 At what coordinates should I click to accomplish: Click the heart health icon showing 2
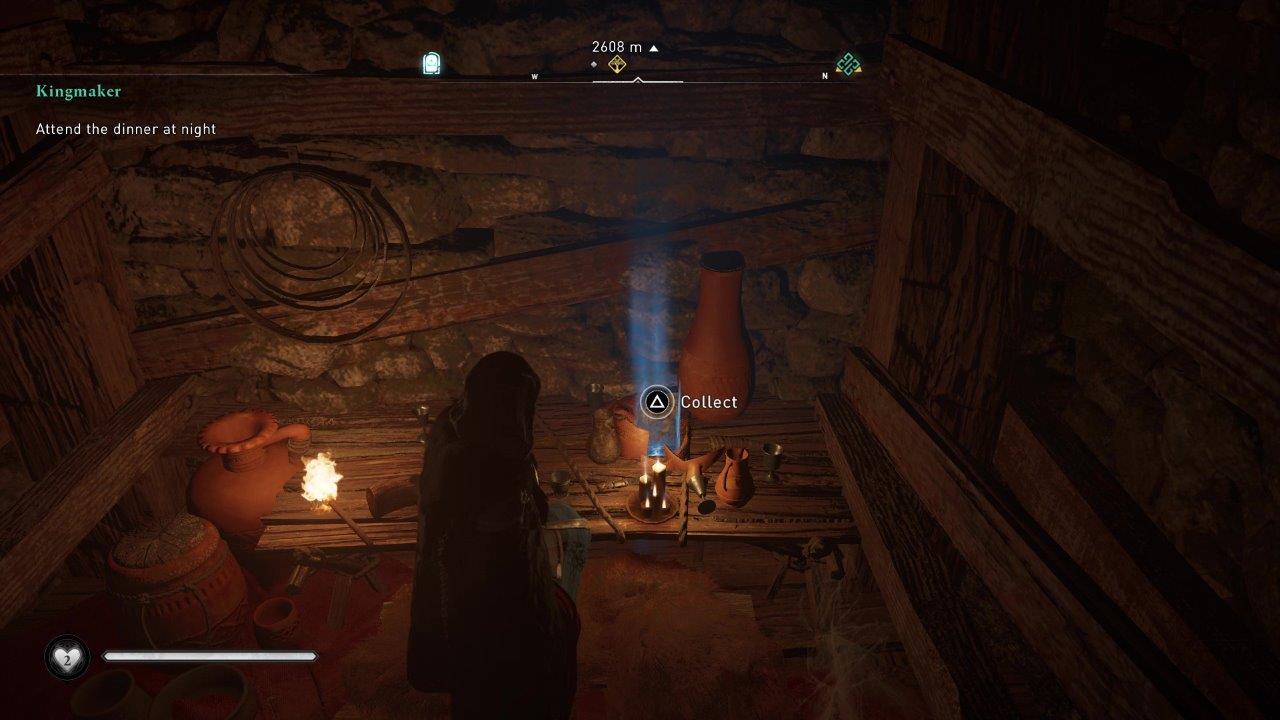[65, 657]
